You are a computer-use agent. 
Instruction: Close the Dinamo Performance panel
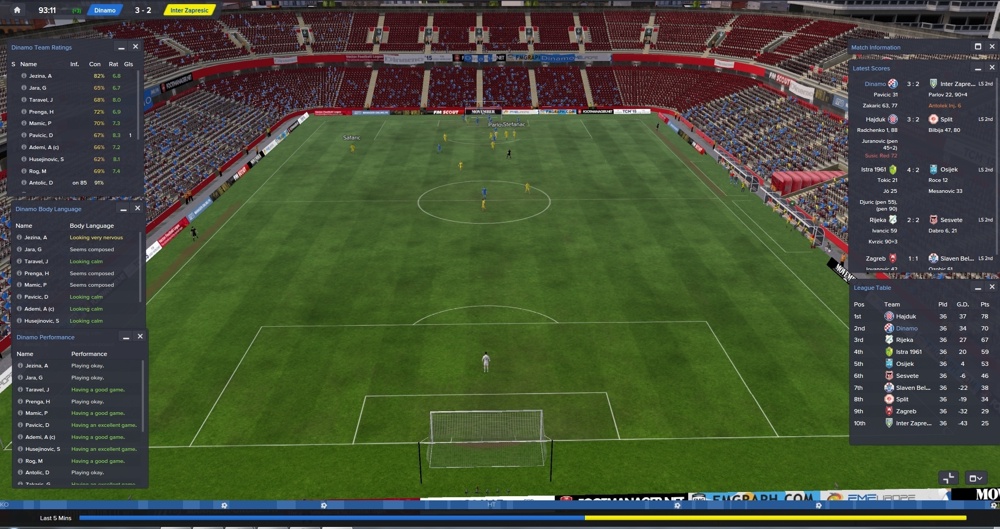[x=140, y=337]
